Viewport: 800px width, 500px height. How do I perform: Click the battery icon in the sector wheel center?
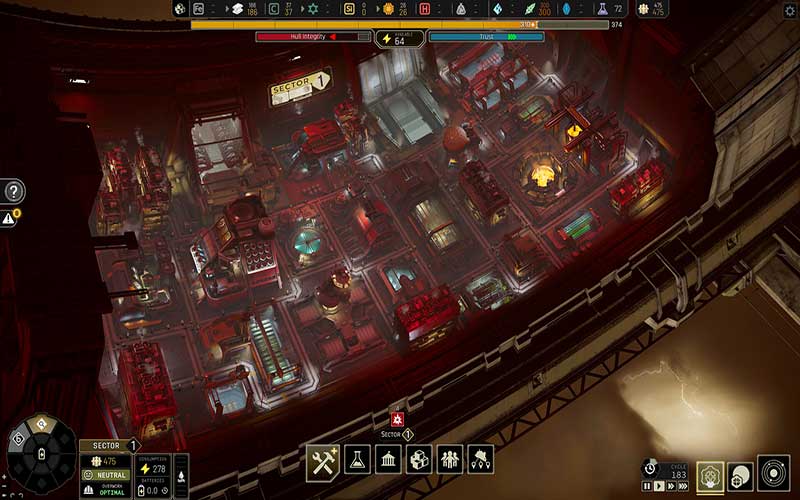[x=40, y=455]
